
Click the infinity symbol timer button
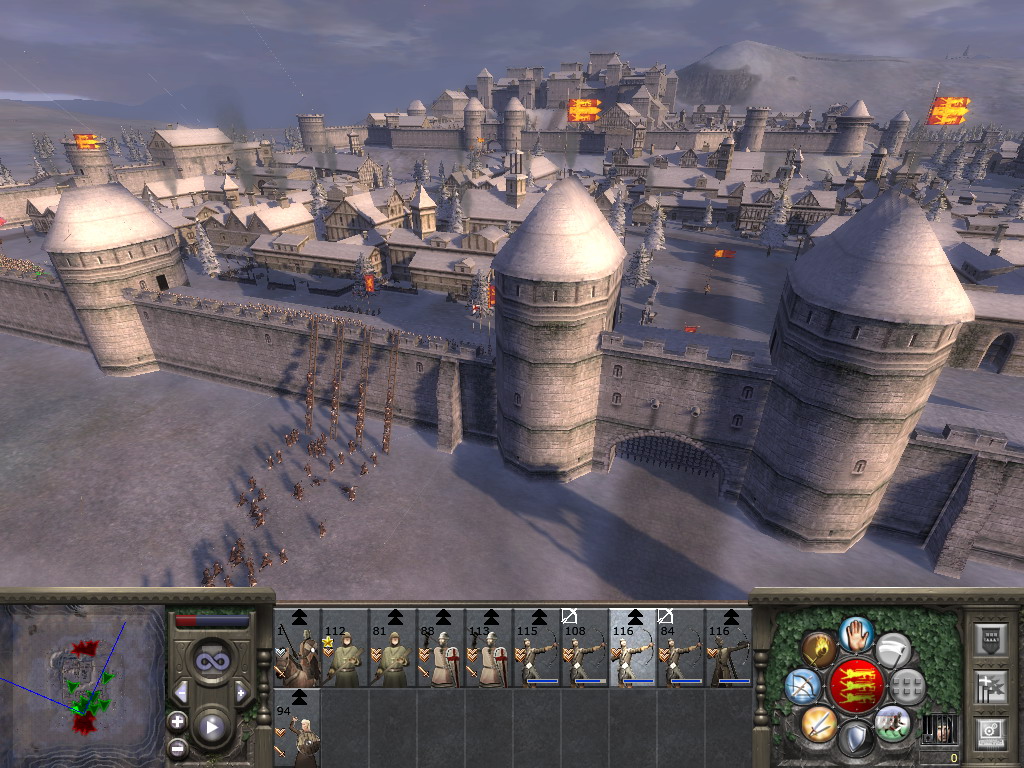(211, 662)
